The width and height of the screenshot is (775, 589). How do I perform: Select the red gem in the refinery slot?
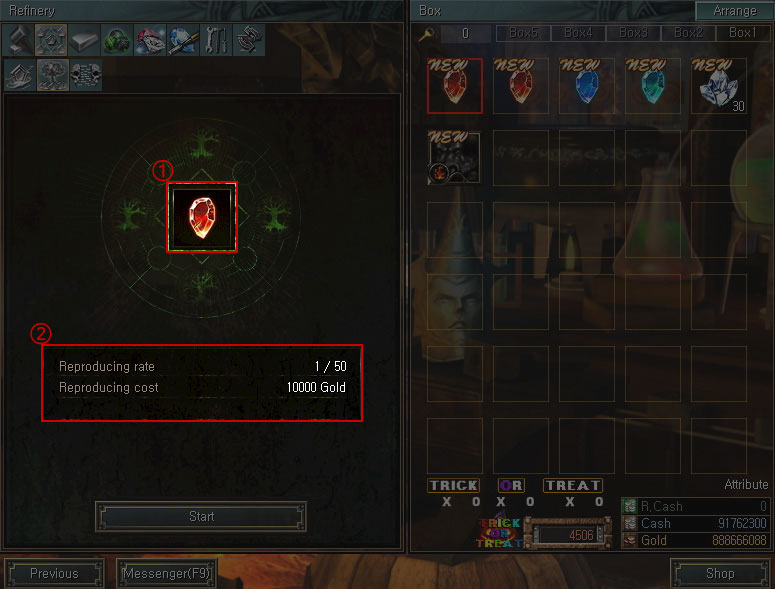pos(202,217)
